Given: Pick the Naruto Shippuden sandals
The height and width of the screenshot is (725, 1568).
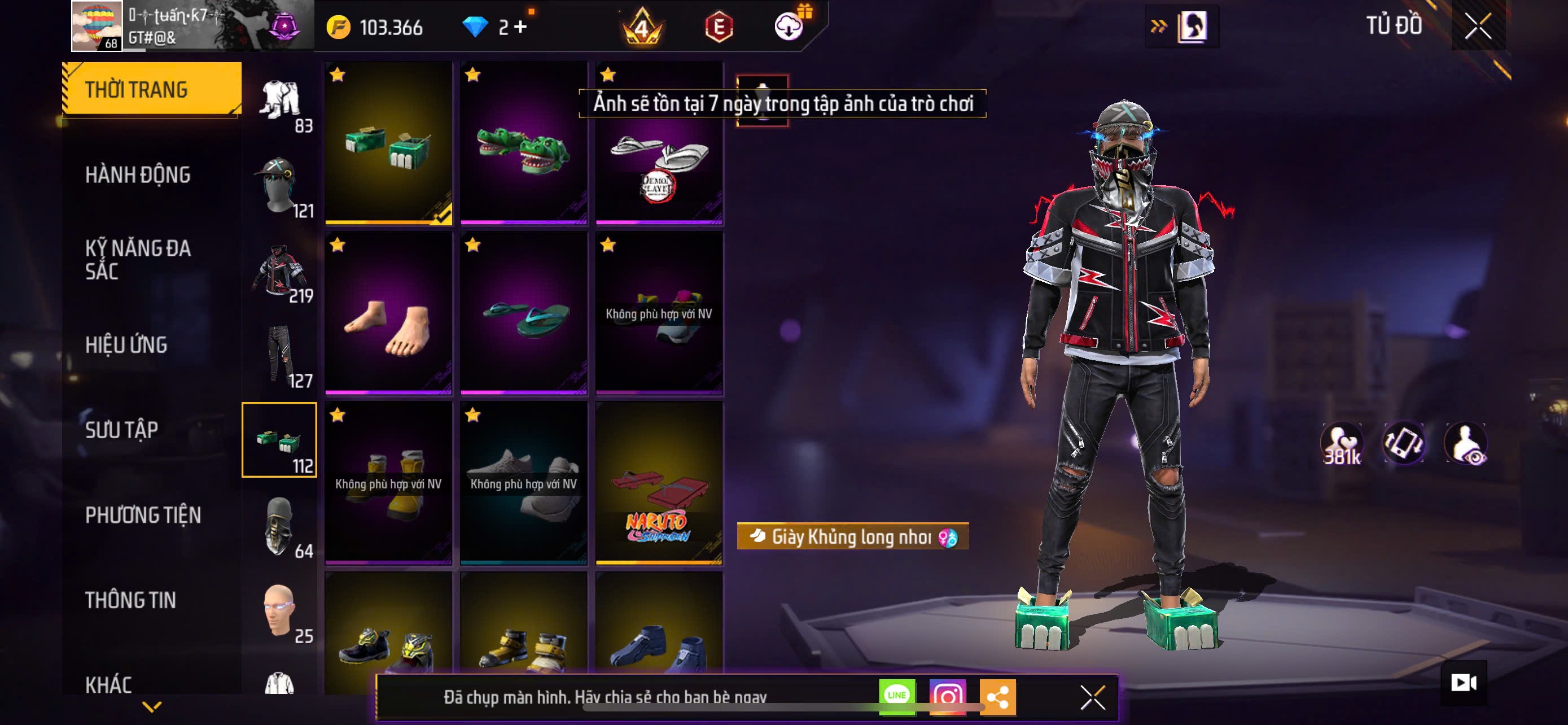Looking at the screenshot, I should click(x=659, y=483).
